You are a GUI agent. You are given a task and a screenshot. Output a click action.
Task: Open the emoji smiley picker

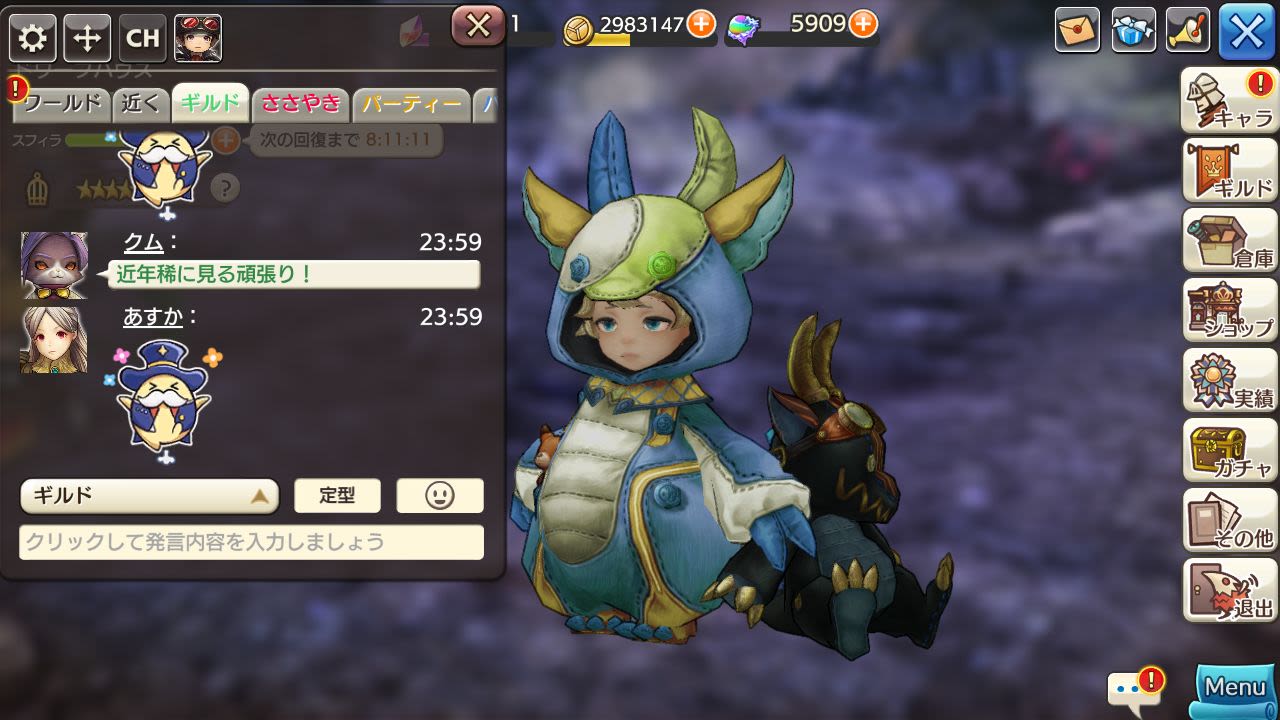tap(440, 496)
